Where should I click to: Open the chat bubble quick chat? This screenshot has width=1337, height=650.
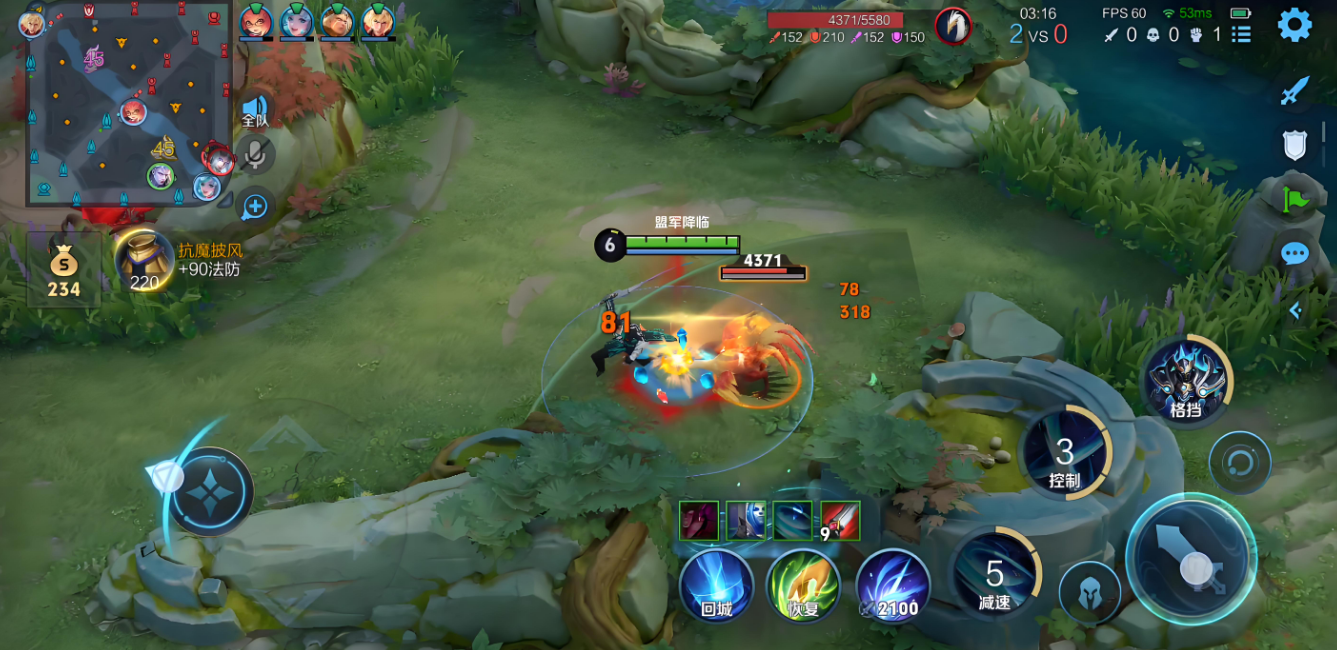tap(1295, 253)
